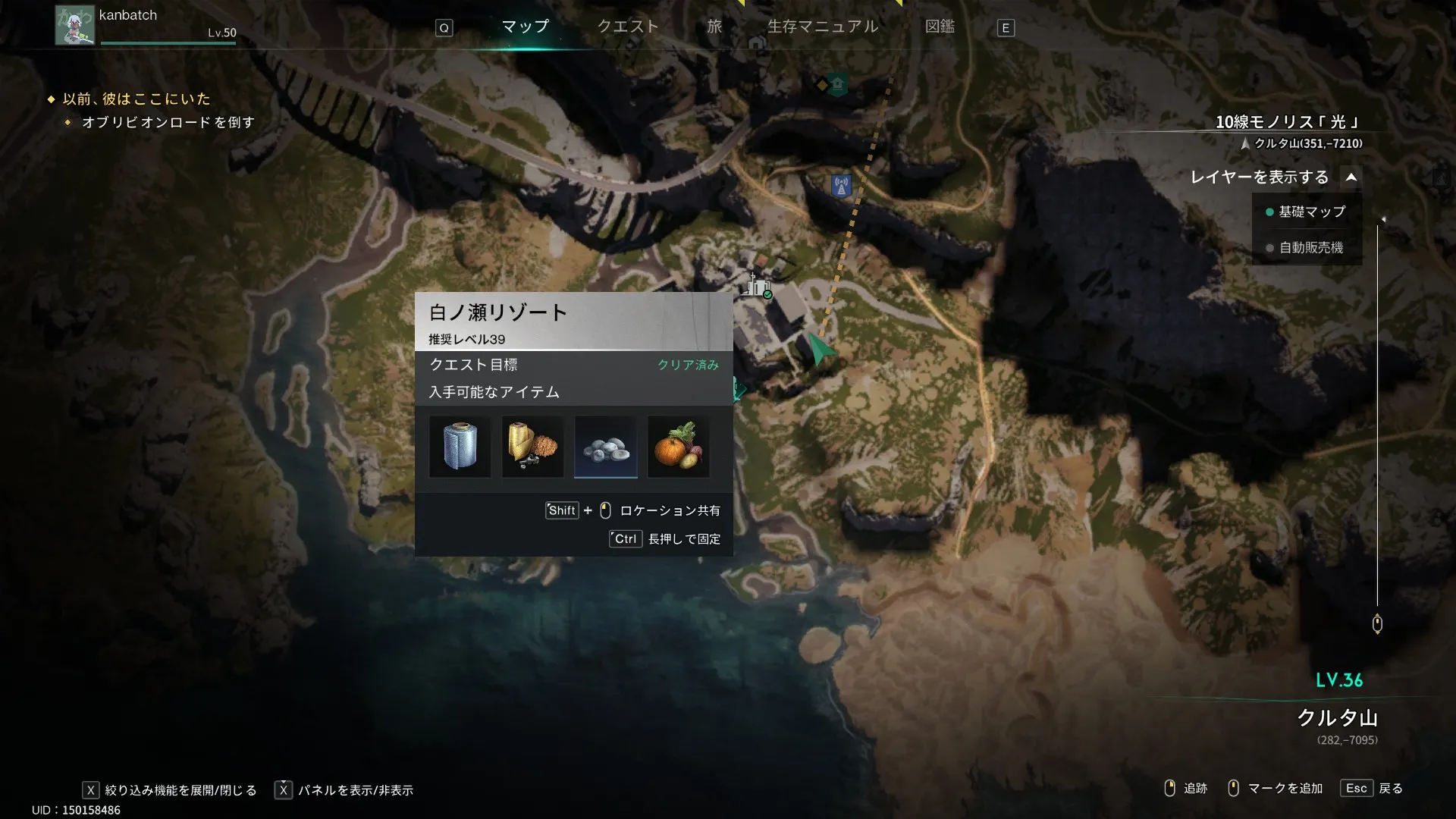This screenshot has height=819, width=1456.
Task: Select the gold fabric and grain item
Action: coord(532,447)
